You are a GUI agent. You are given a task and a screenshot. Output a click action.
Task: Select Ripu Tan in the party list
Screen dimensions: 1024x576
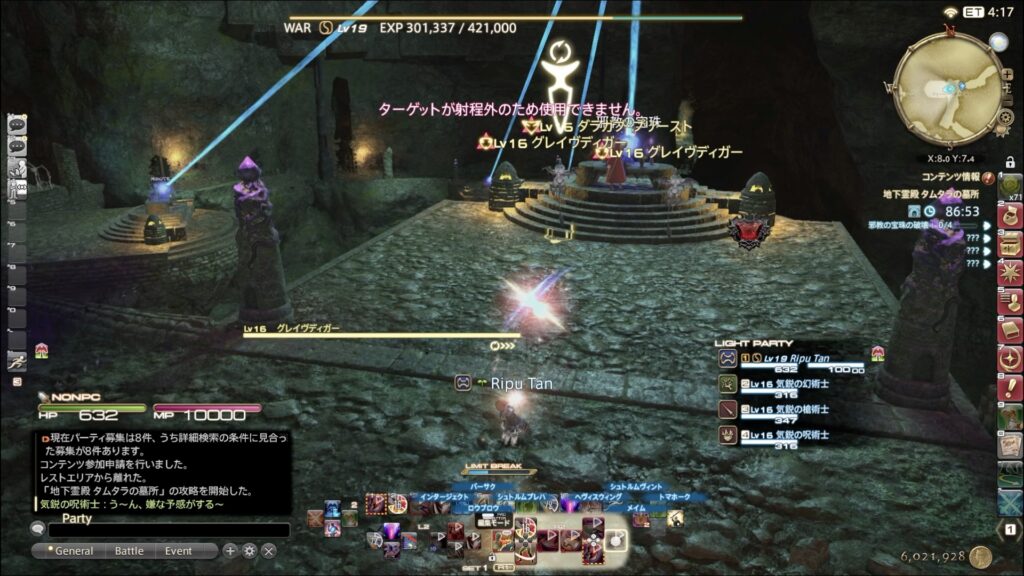pyautogui.click(x=790, y=359)
